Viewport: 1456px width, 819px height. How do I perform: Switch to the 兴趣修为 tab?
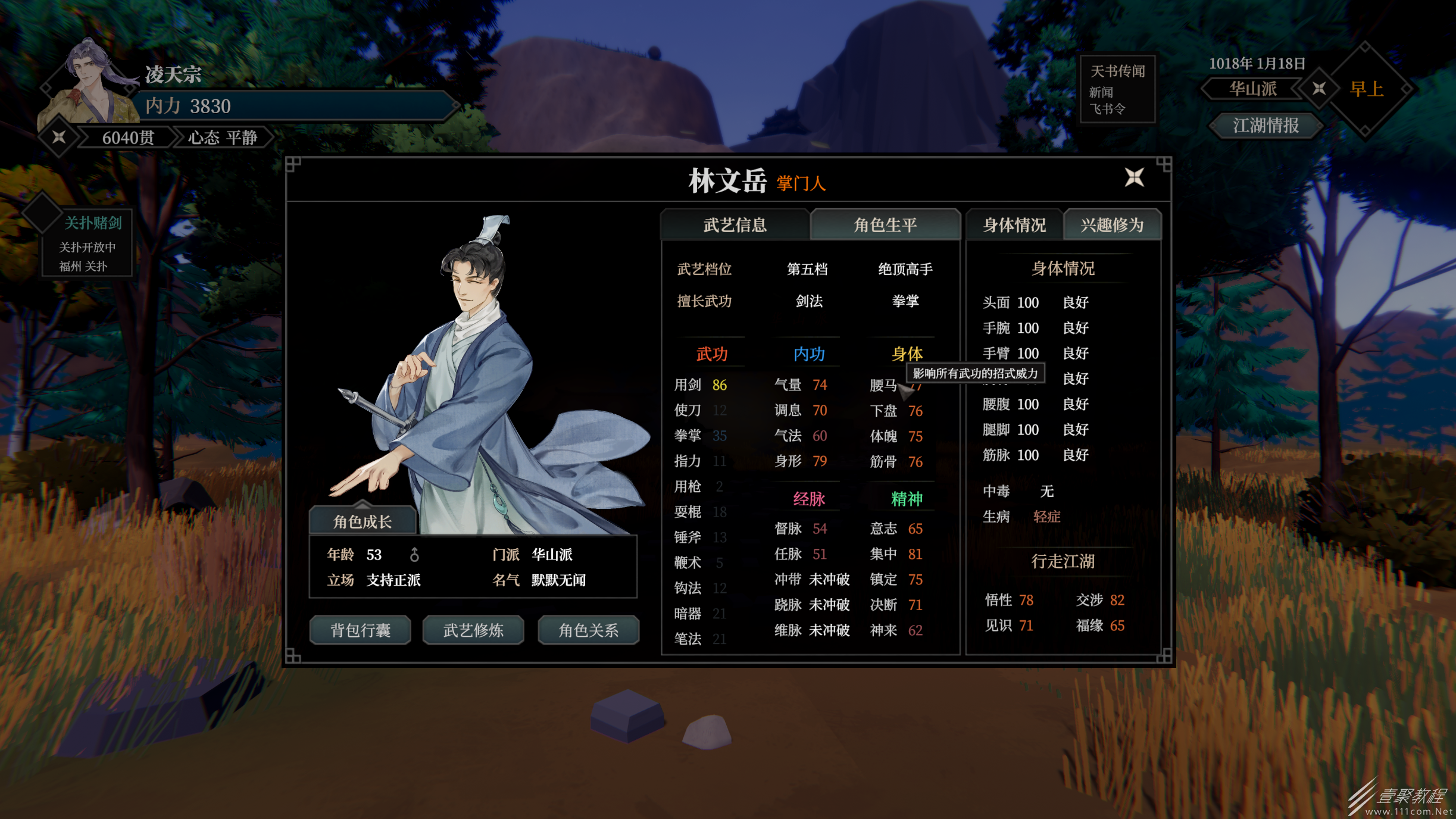pyautogui.click(x=1112, y=225)
